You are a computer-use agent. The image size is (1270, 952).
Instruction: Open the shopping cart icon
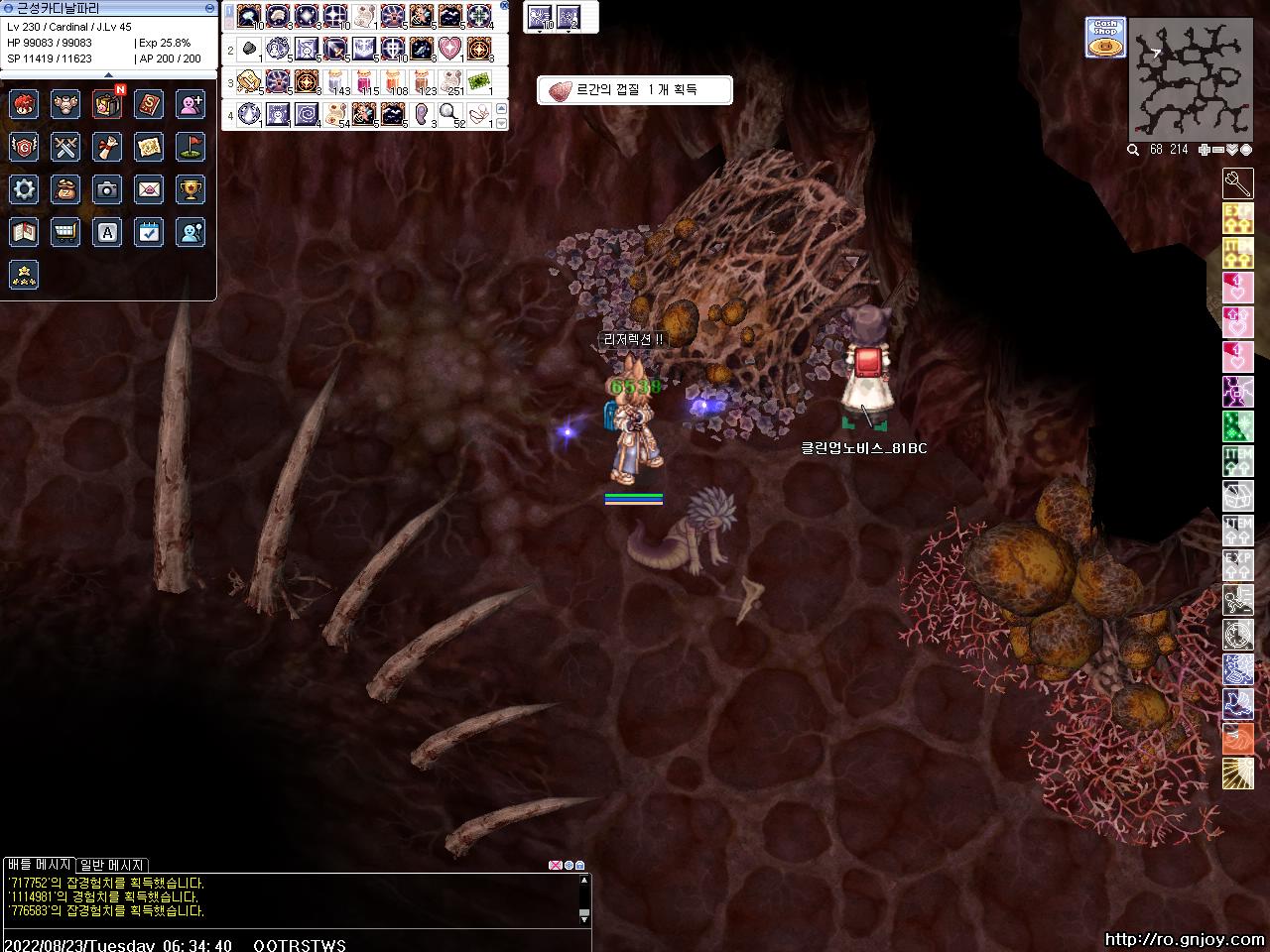click(x=65, y=232)
